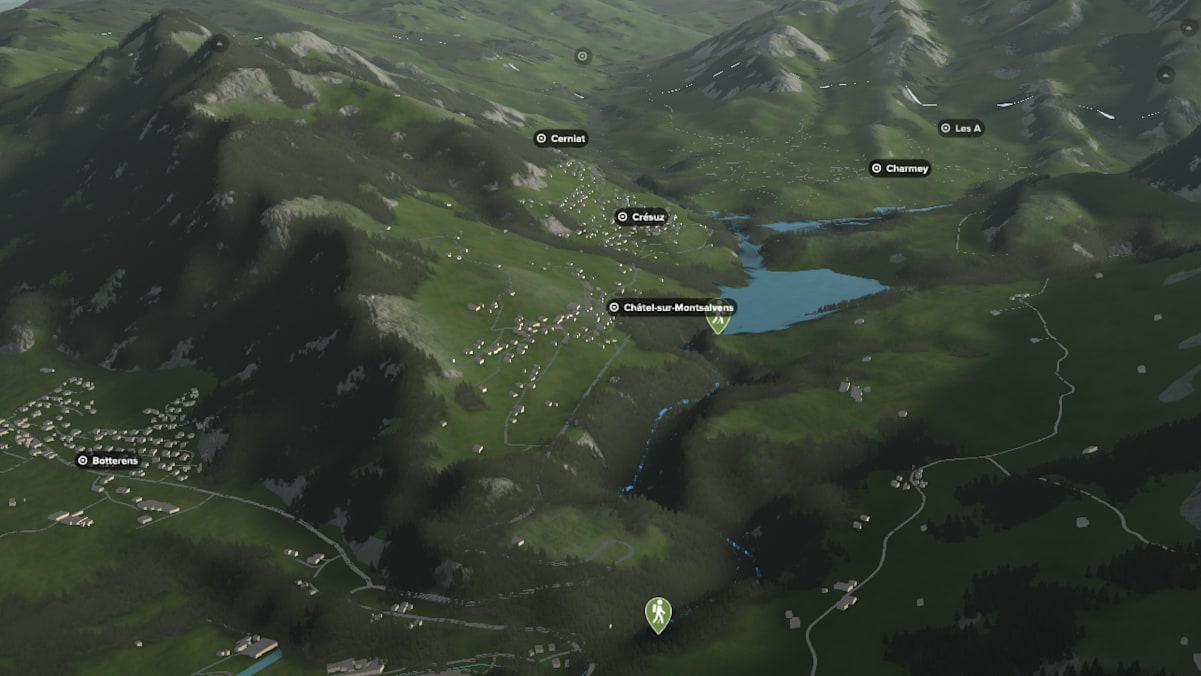Click the unlabeled circle marker above Cerniat

[583, 56]
